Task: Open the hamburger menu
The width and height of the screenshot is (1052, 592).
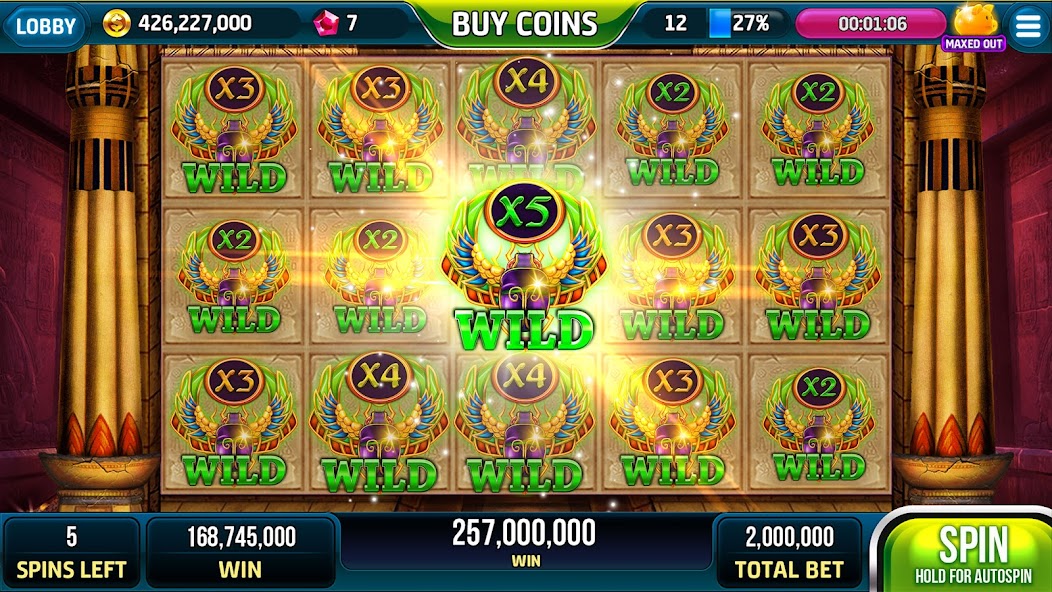Action: [1027, 26]
